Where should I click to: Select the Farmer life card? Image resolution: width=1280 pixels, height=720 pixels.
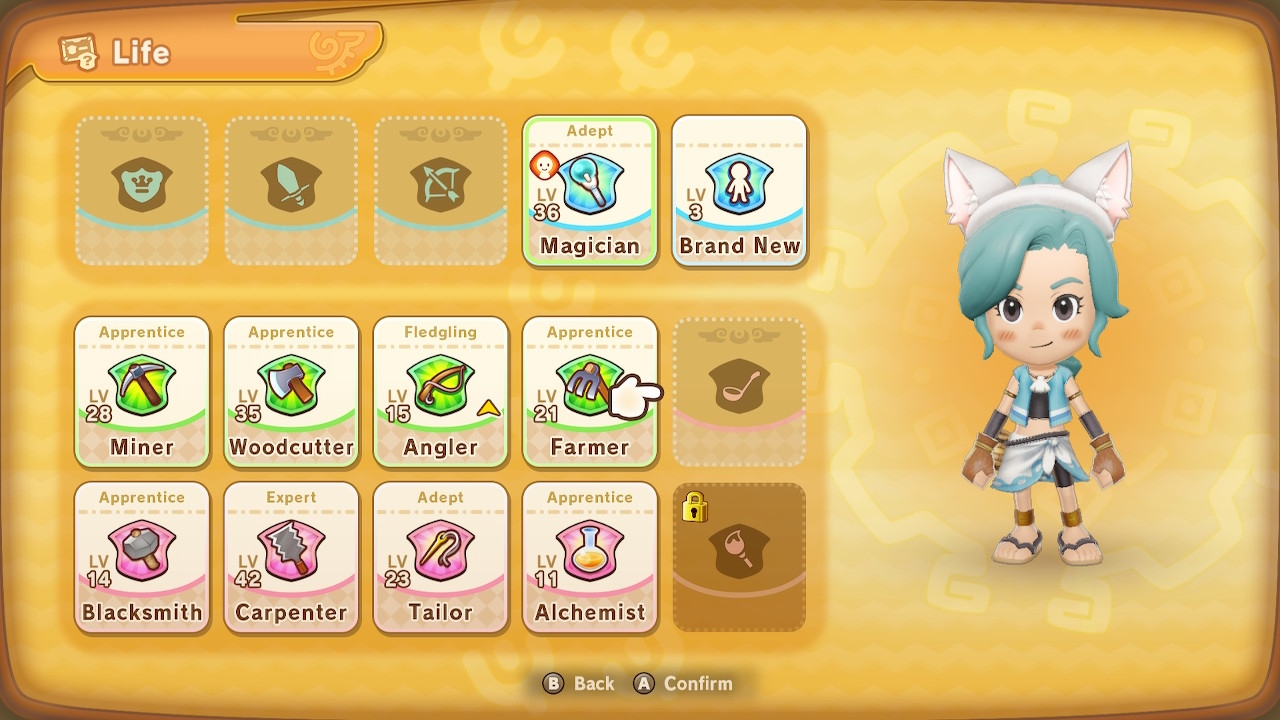pos(590,392)
